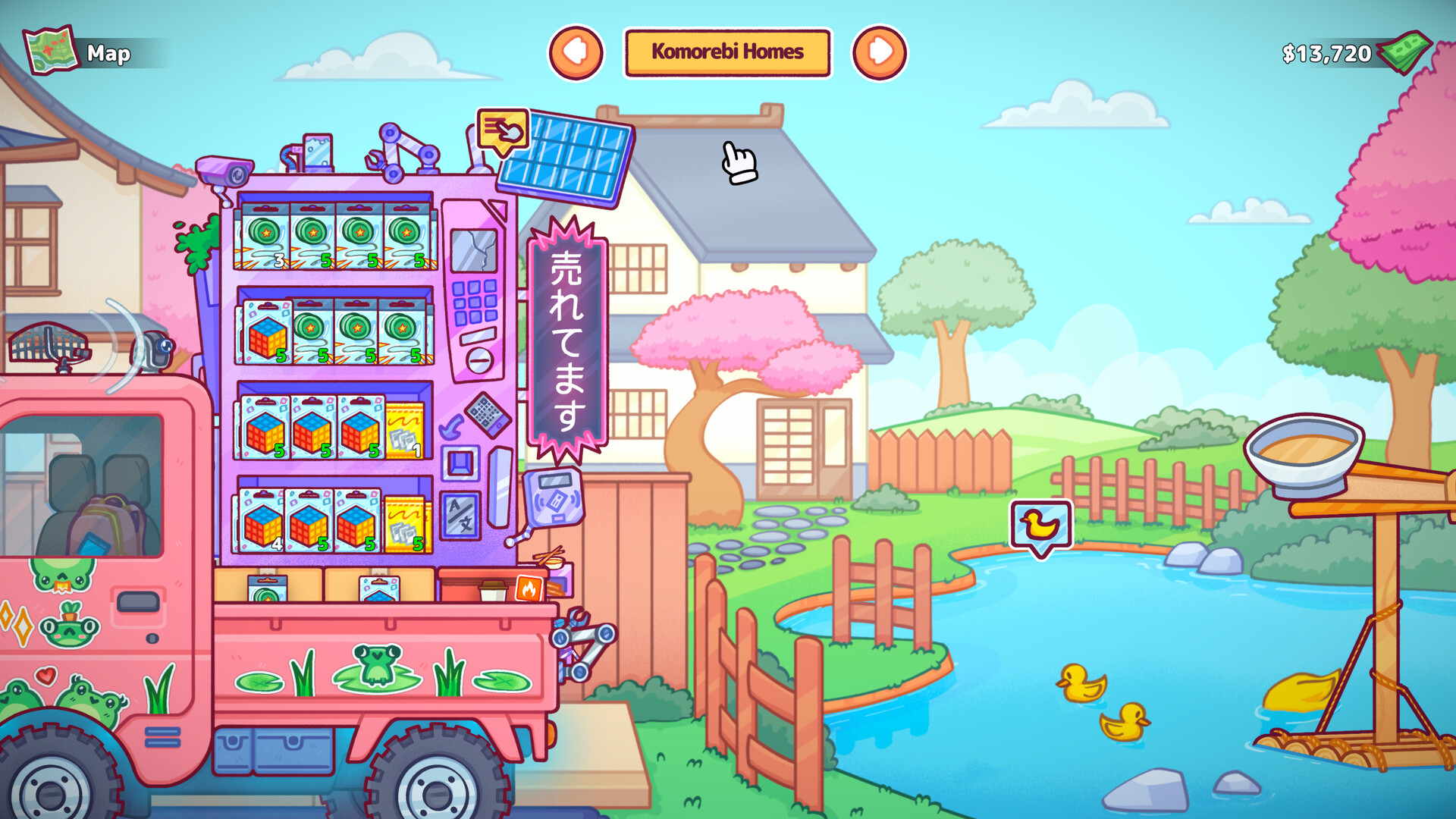Click the yellow pointing-hand bubble above the machine
Image resolution: width=1456 pixels, height=819 pixels.
pos(503,130)
